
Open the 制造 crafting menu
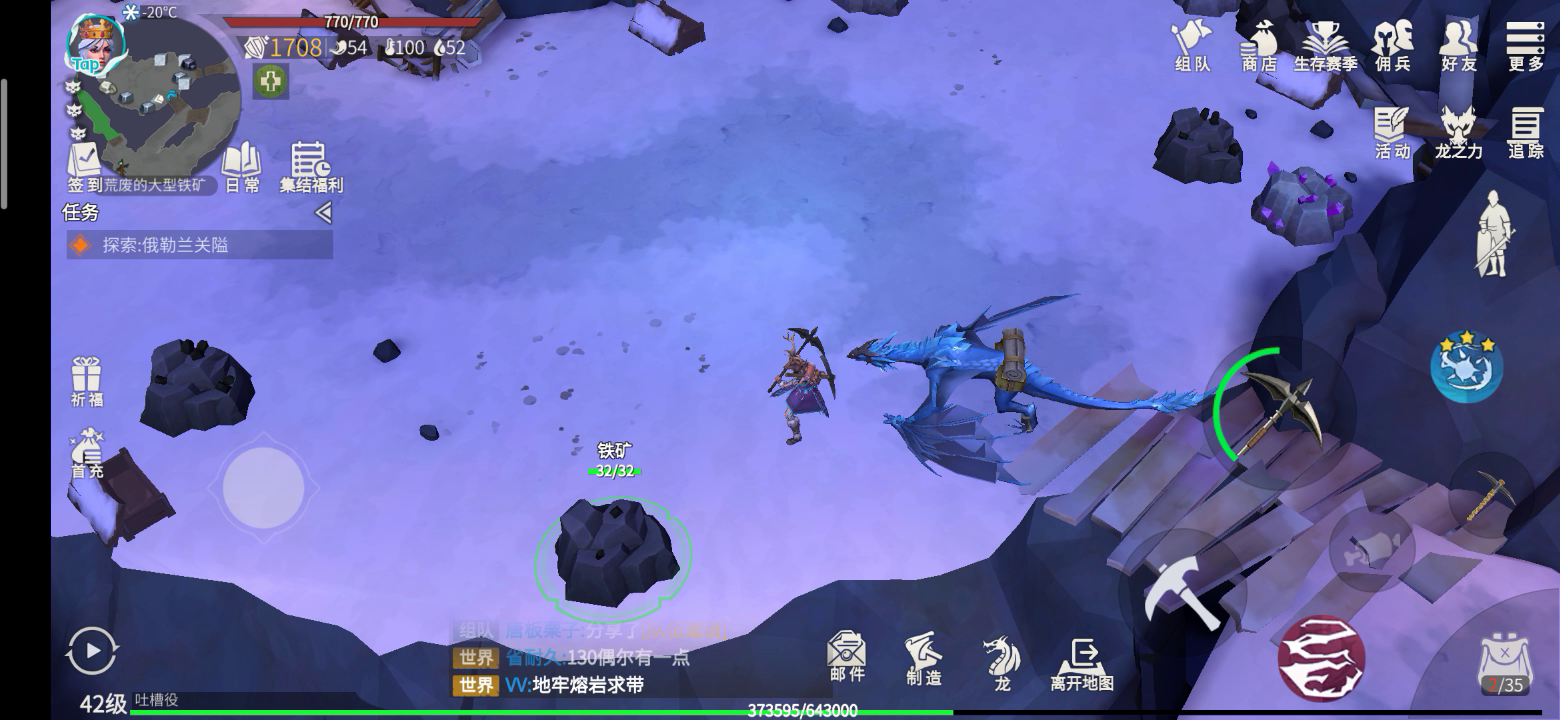coord(923,659)
